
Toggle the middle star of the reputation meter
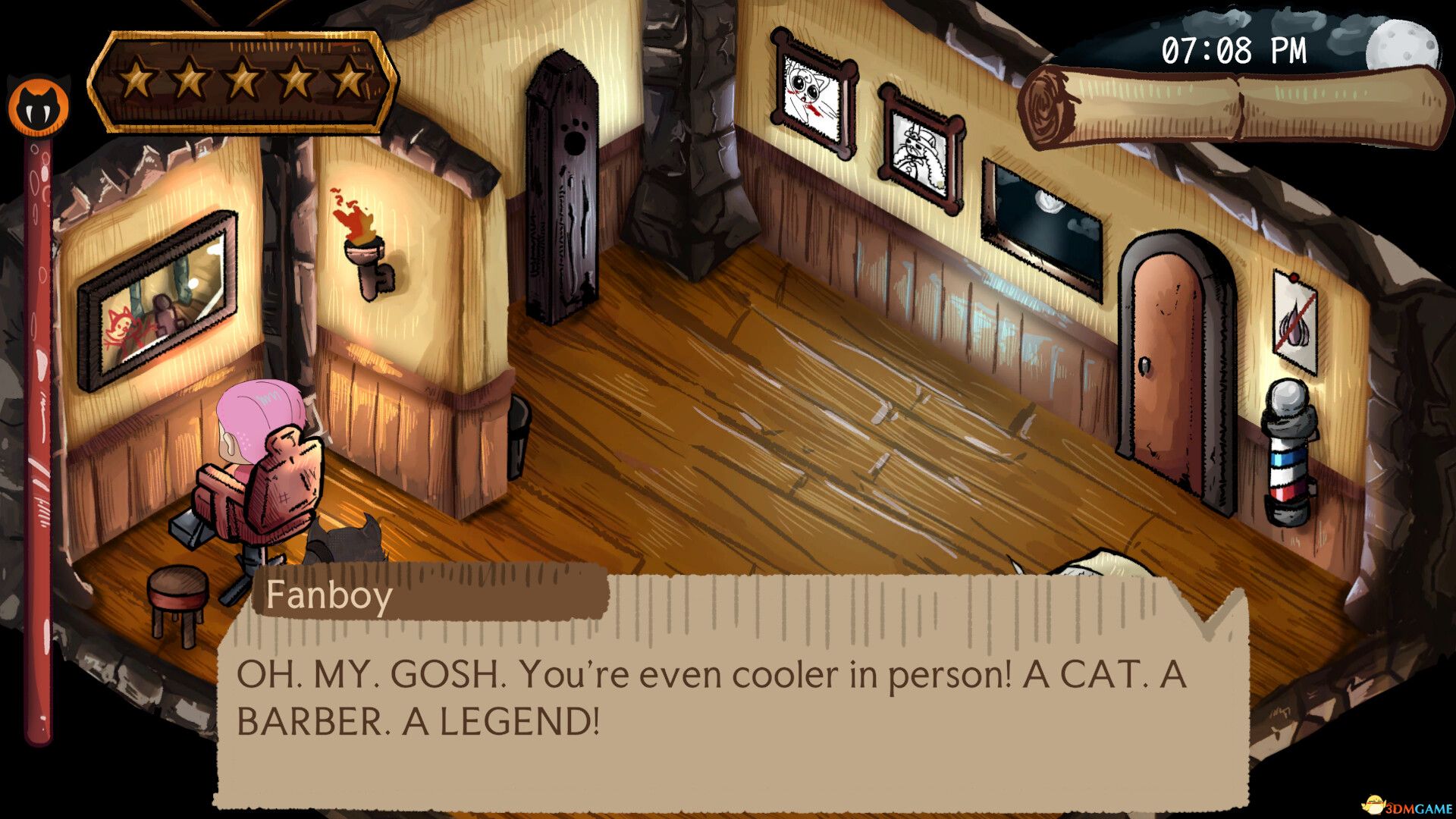241,76
